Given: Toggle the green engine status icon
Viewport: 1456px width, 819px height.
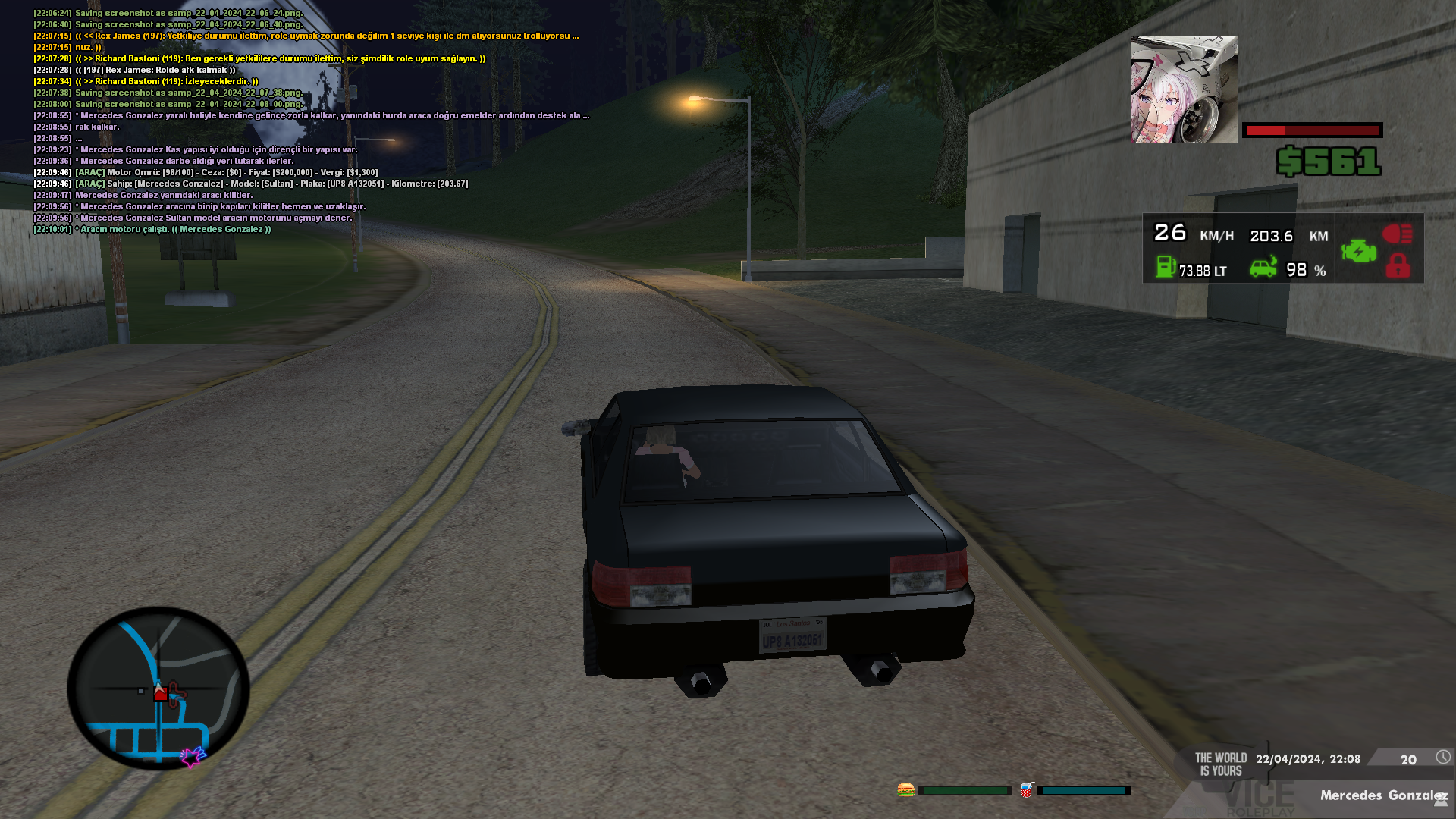Looking at the screenshot, I should tap(1358, 251).
